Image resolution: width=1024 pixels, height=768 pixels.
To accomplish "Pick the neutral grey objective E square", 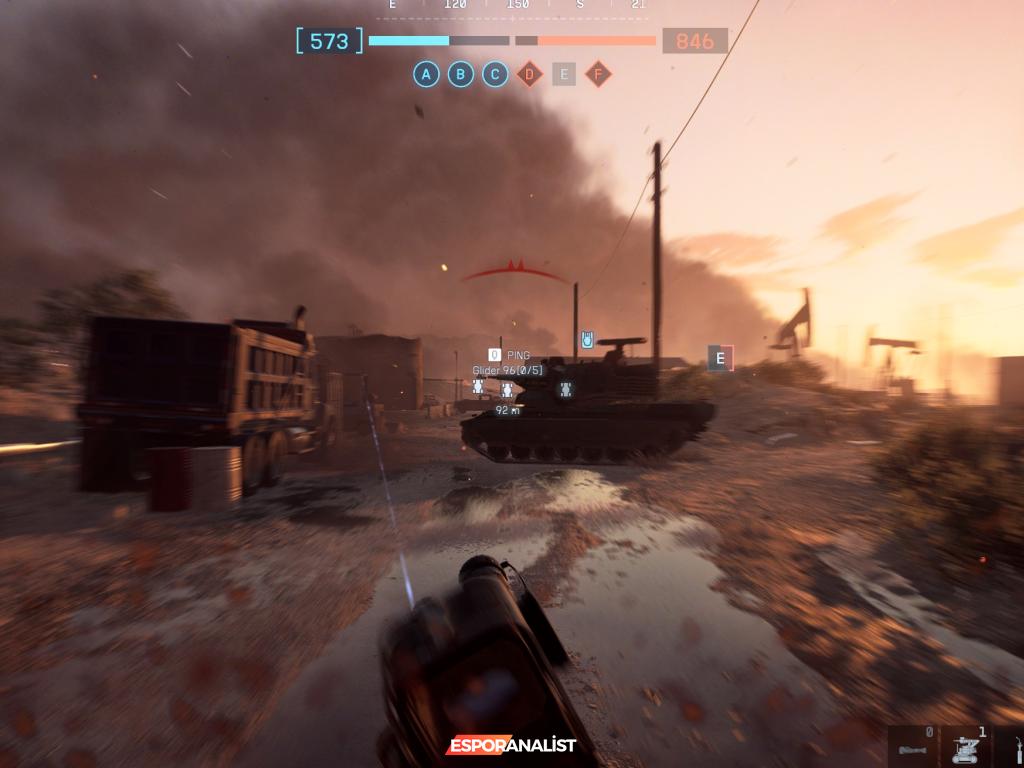I will 564,74.
